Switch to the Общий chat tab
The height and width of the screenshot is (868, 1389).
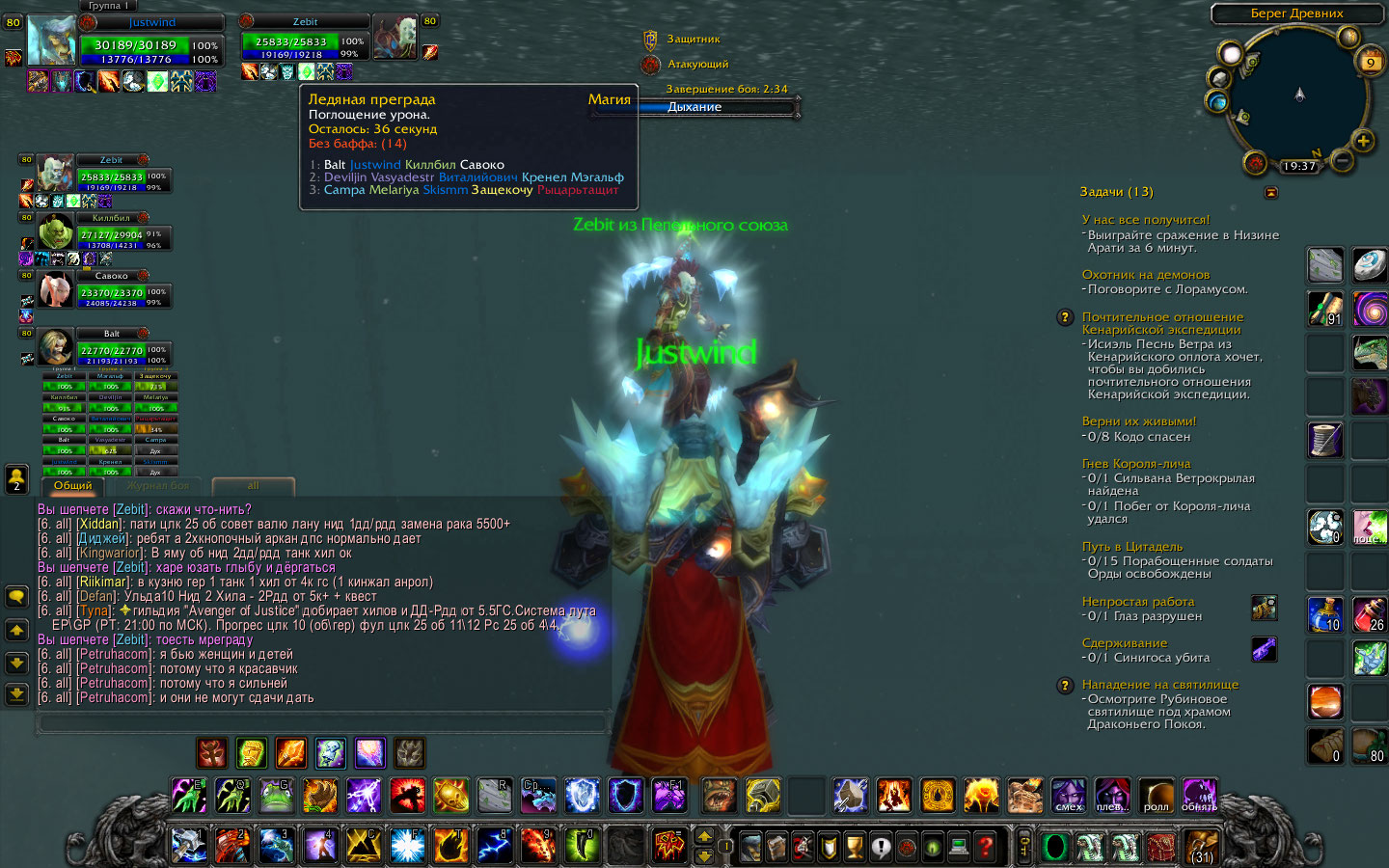pyautogui.click(x=73, y=485)
